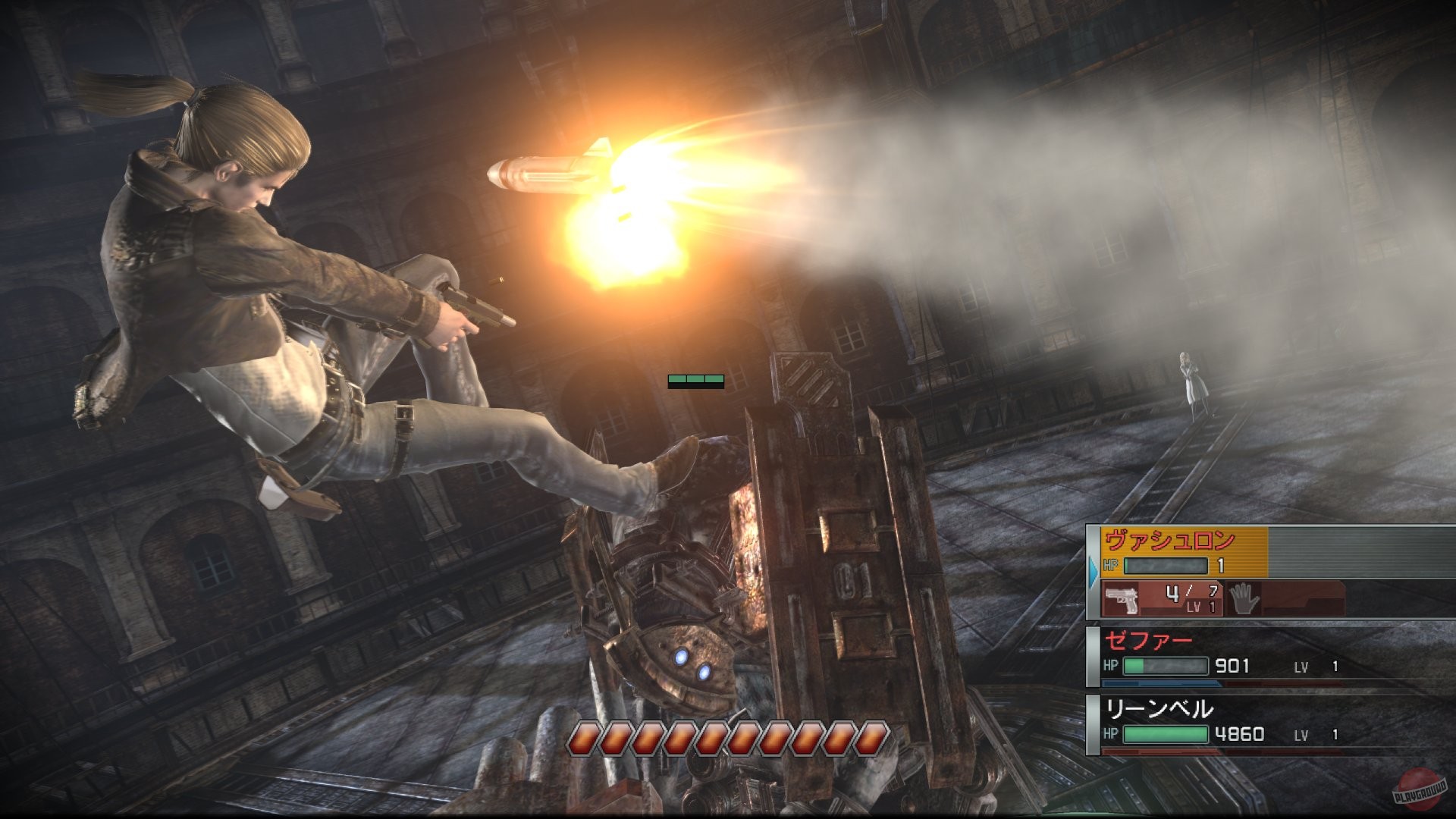Click the gray vertical selector bar beside ゼファー's panel
Screen dimensions: 1456x819
[1092, 656]
